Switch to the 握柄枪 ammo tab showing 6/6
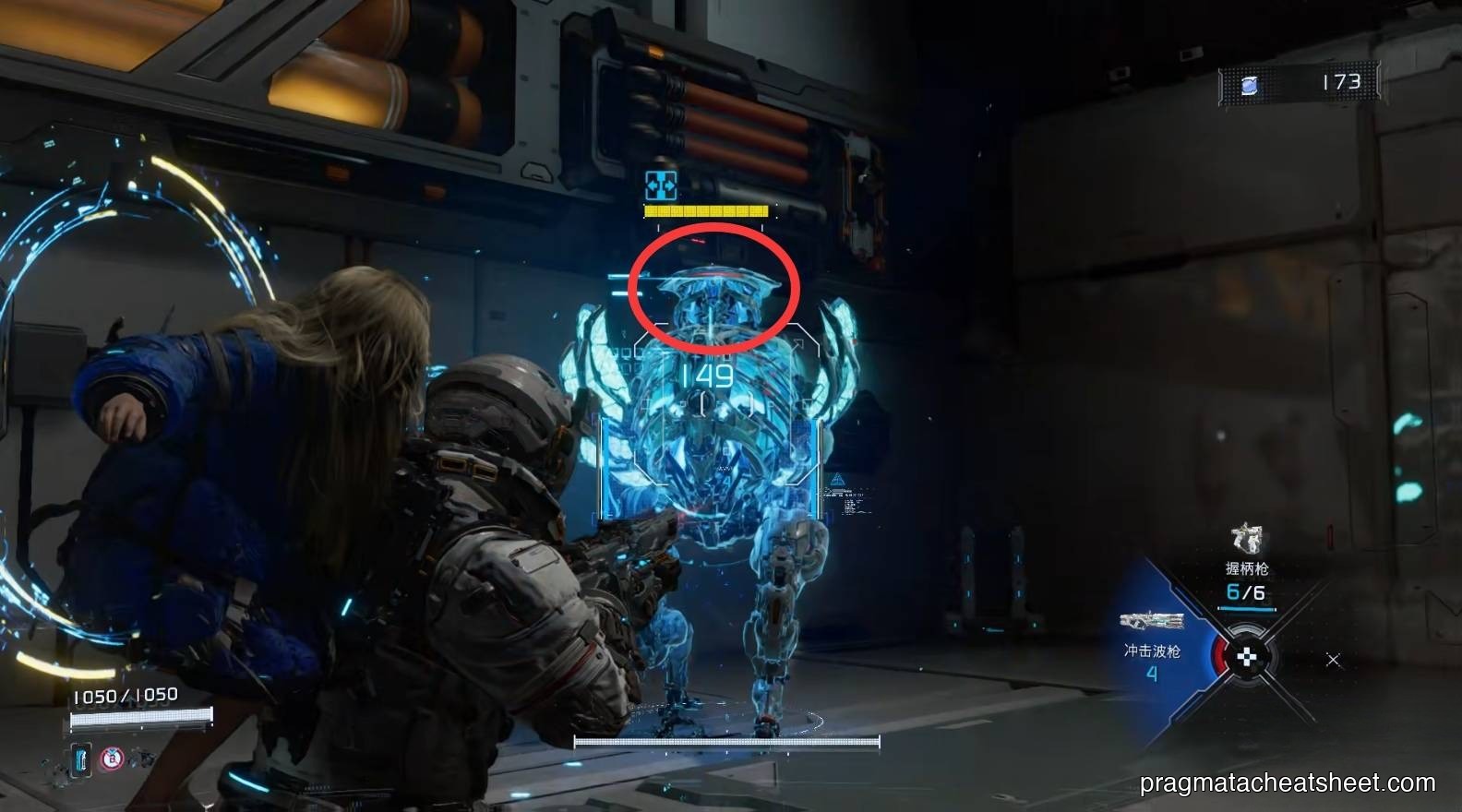 (1246, 590)
